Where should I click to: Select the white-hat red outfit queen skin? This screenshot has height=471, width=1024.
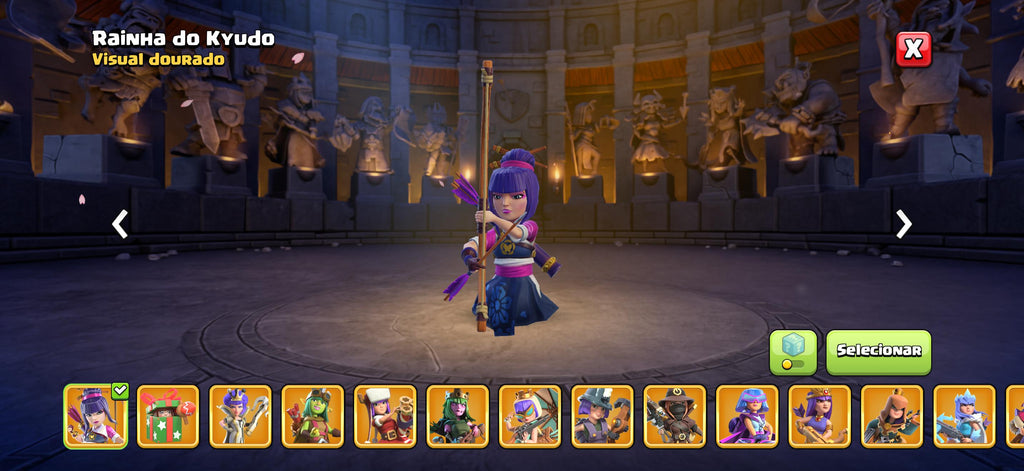coord(385,416)
